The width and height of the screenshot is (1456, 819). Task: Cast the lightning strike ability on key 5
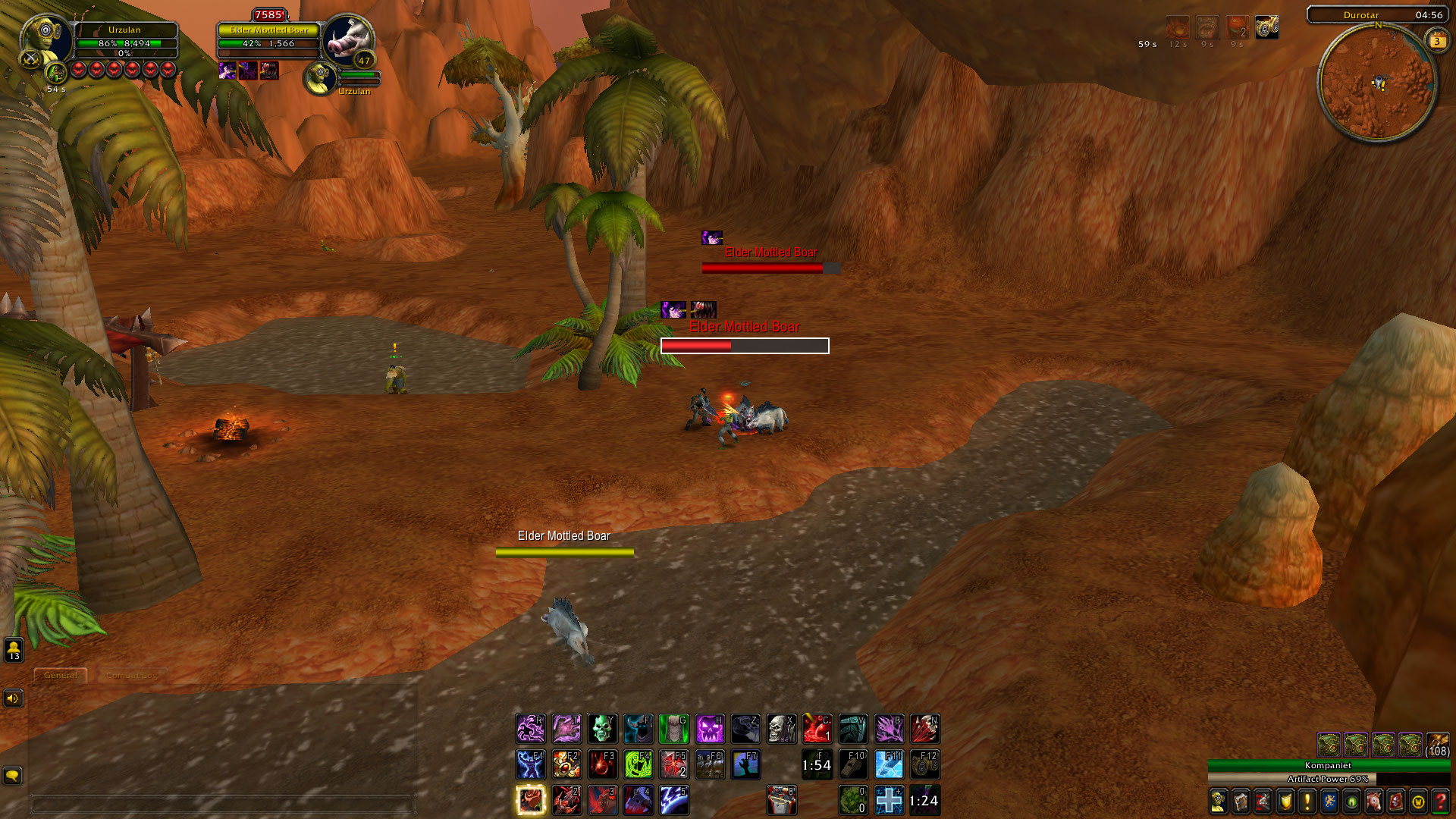(674, 800)
